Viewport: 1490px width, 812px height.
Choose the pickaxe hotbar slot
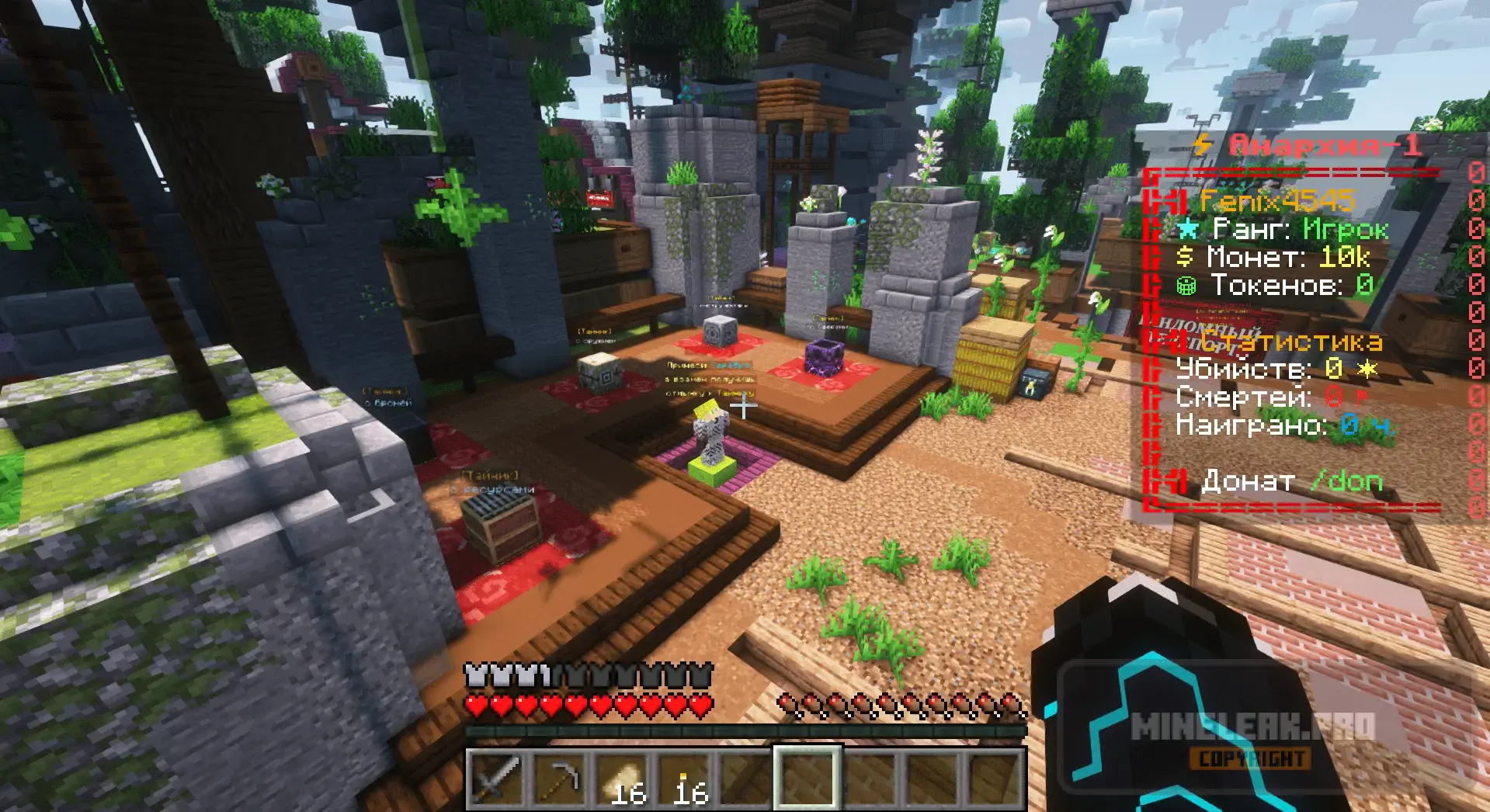coord(560,779)
